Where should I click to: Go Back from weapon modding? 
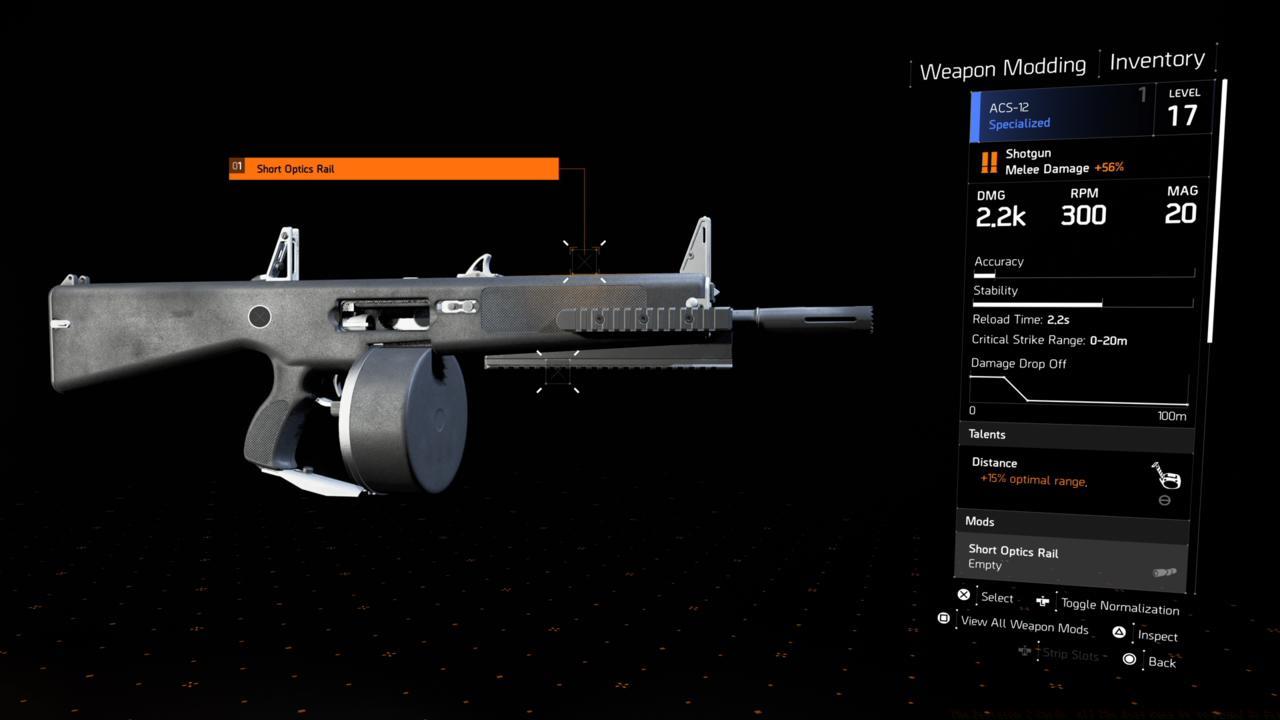point(1160,661)
